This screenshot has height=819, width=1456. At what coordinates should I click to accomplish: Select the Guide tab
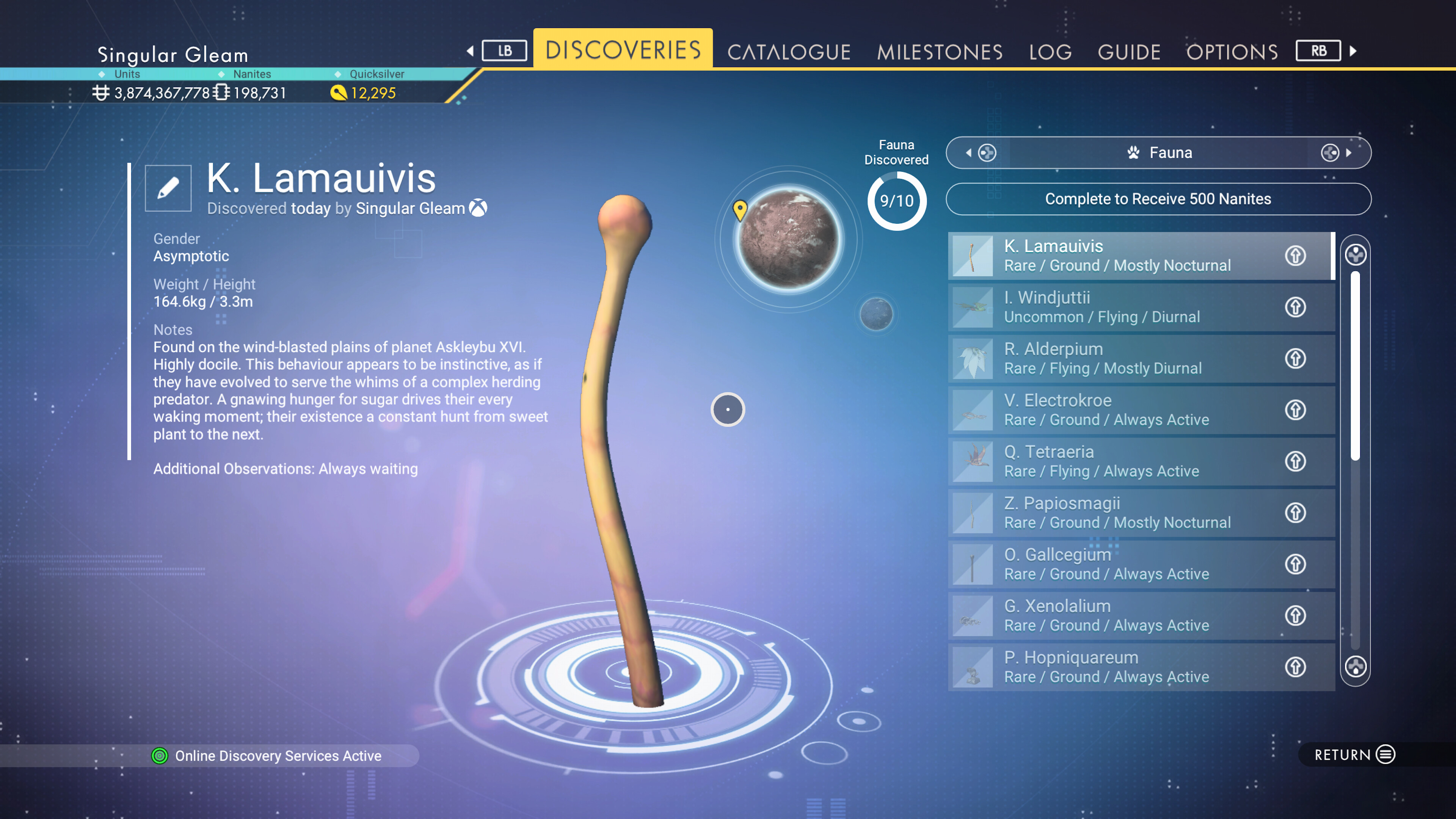coord(1129,52)
